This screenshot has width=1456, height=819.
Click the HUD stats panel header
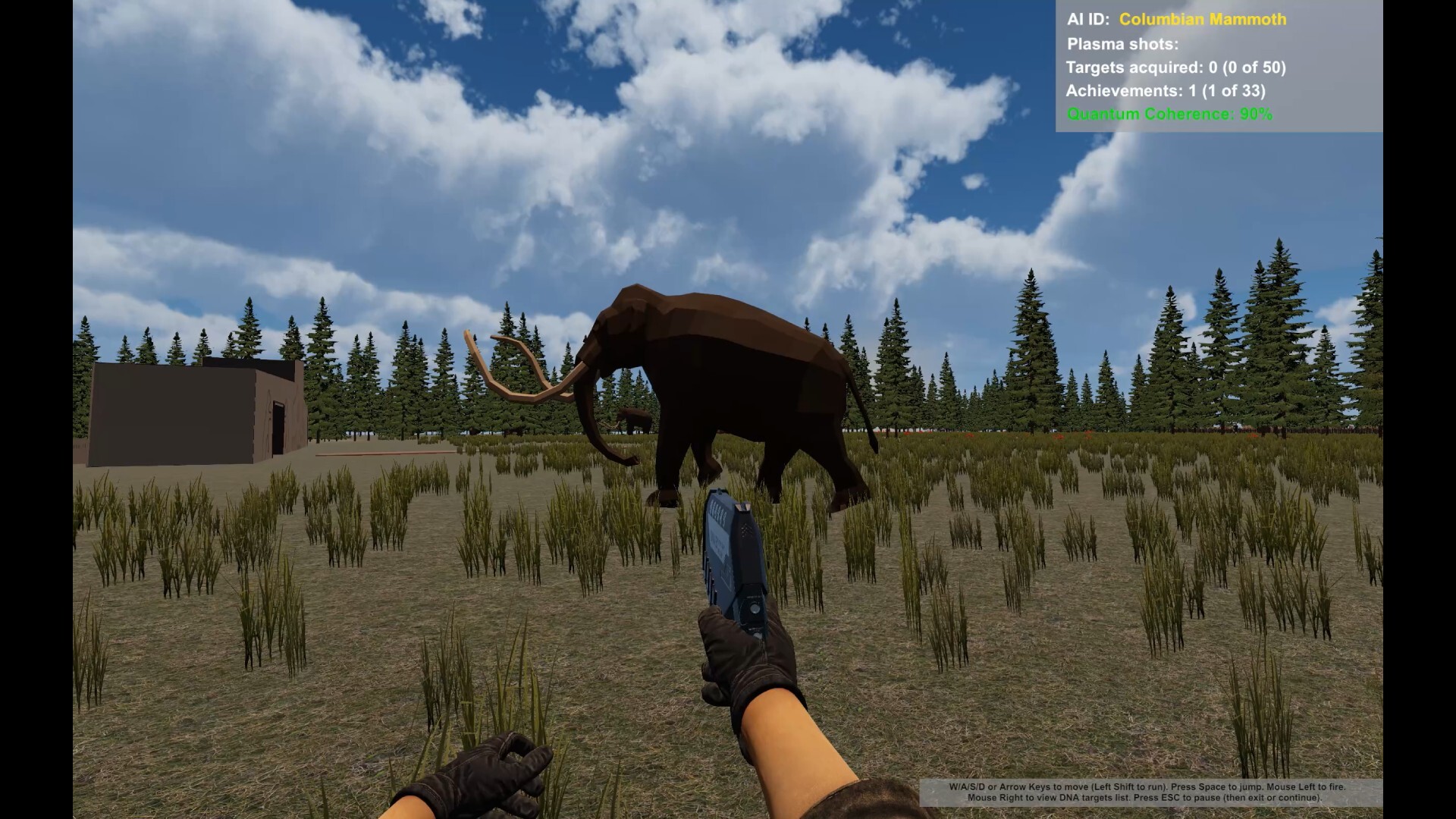[x=1088, y=20]
